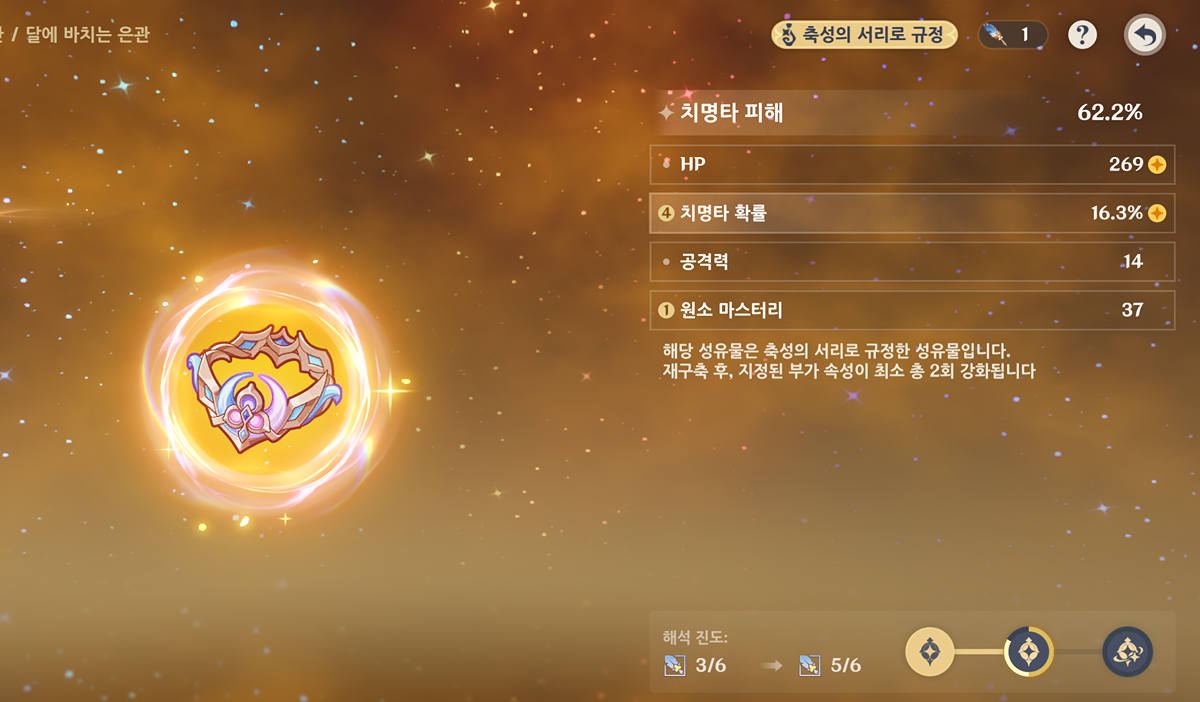
Task: Click the quill item counter
Action: (x=1011, y=35)
